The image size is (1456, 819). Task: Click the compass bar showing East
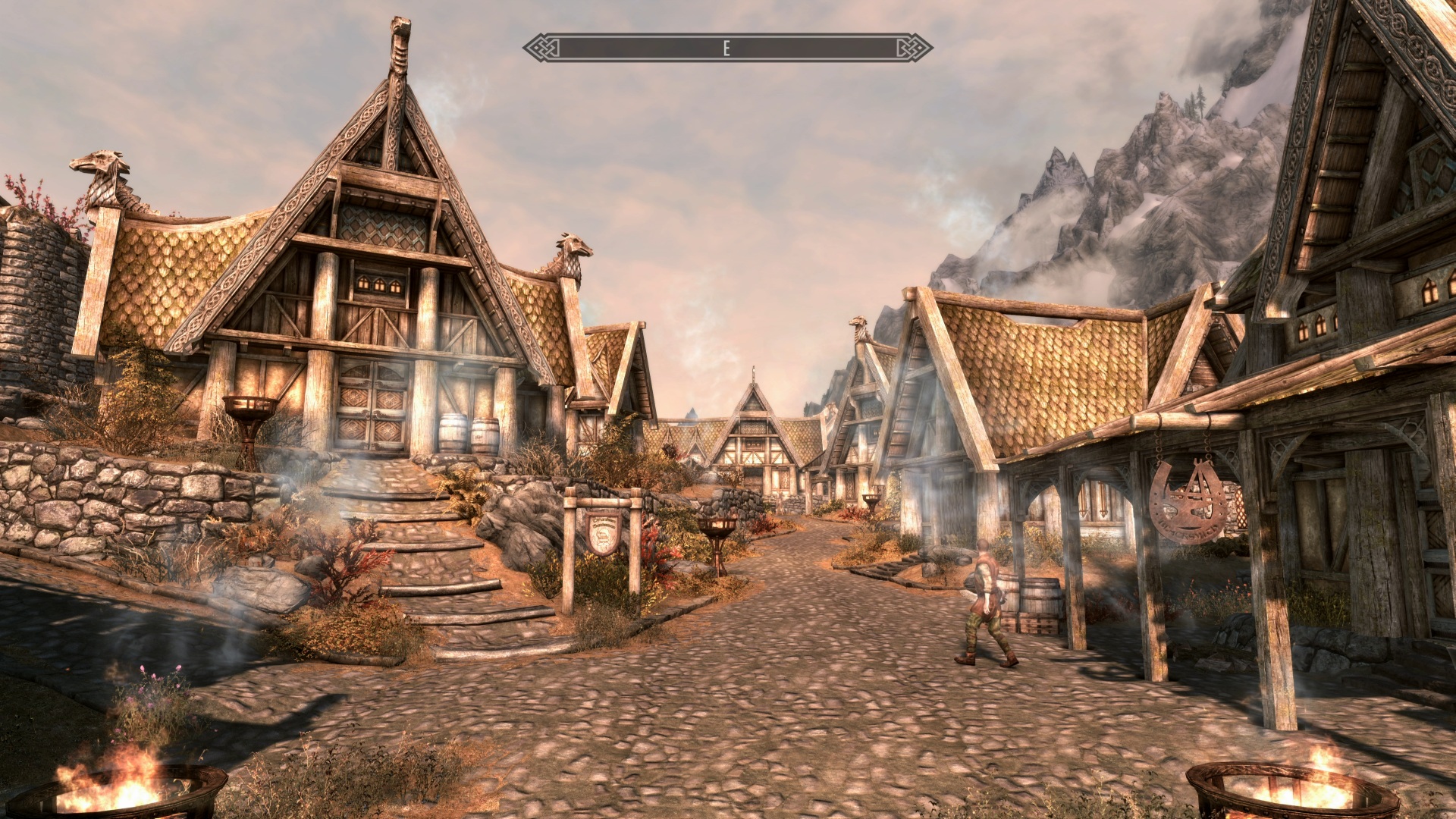coord(727,49)
